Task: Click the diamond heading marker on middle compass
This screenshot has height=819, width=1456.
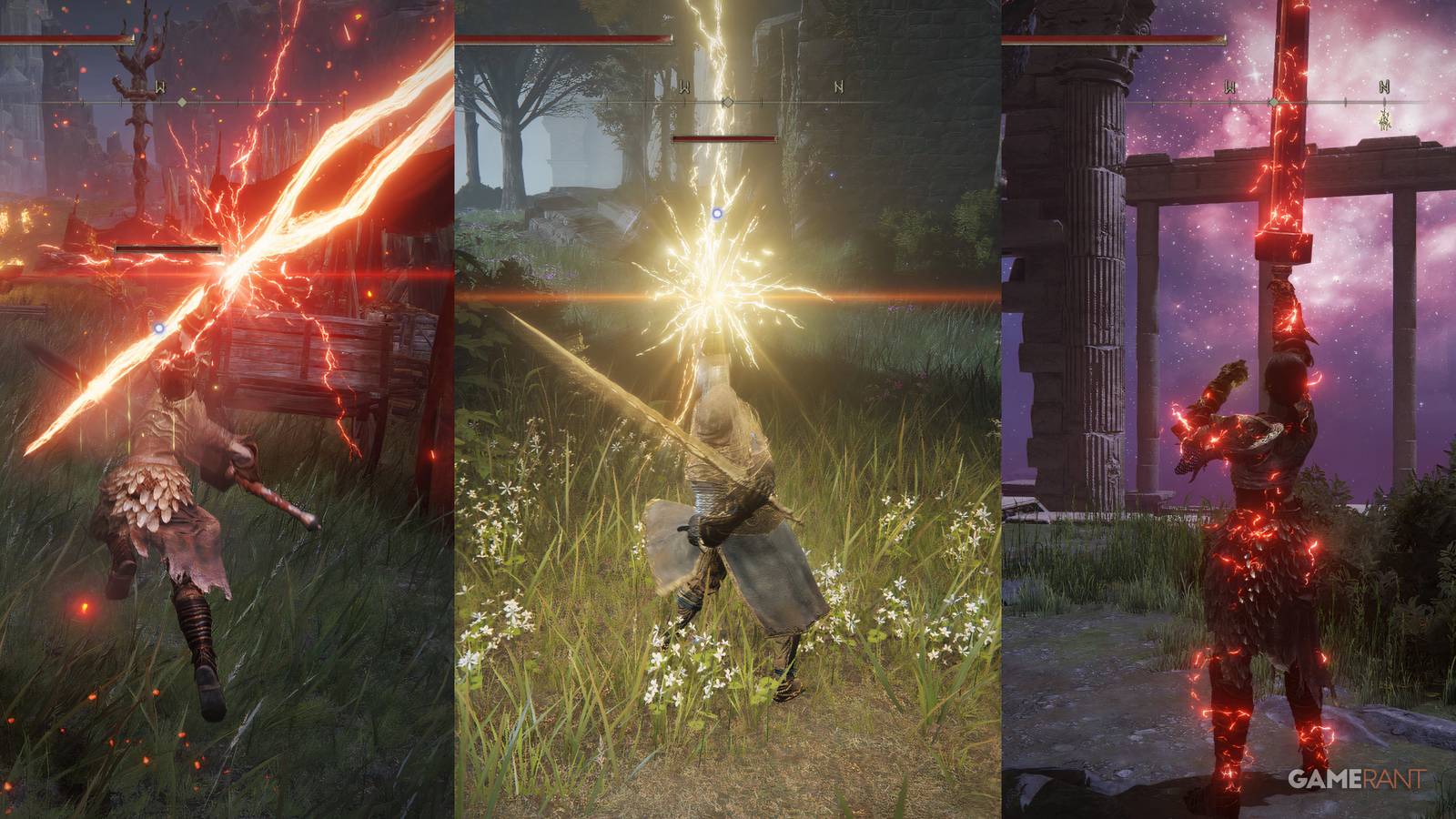Action: coord(728,102)
